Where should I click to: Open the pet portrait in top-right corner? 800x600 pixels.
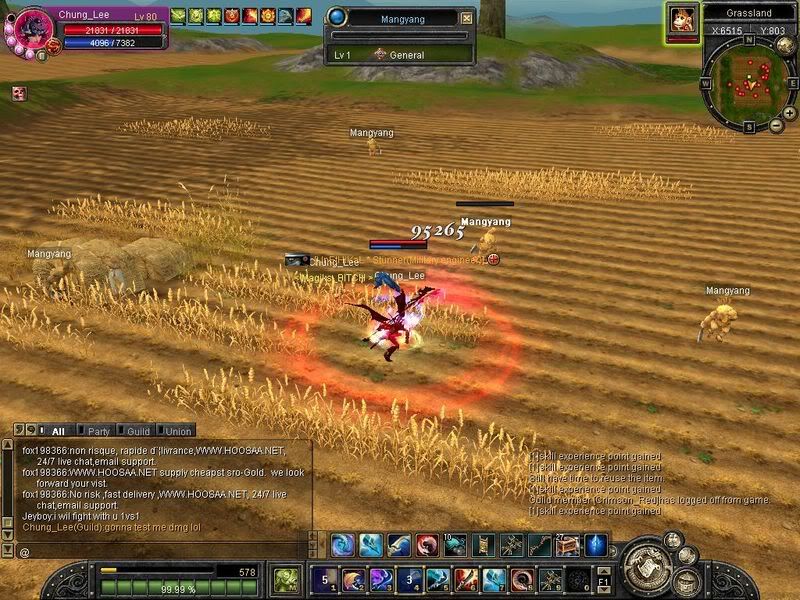681,19
